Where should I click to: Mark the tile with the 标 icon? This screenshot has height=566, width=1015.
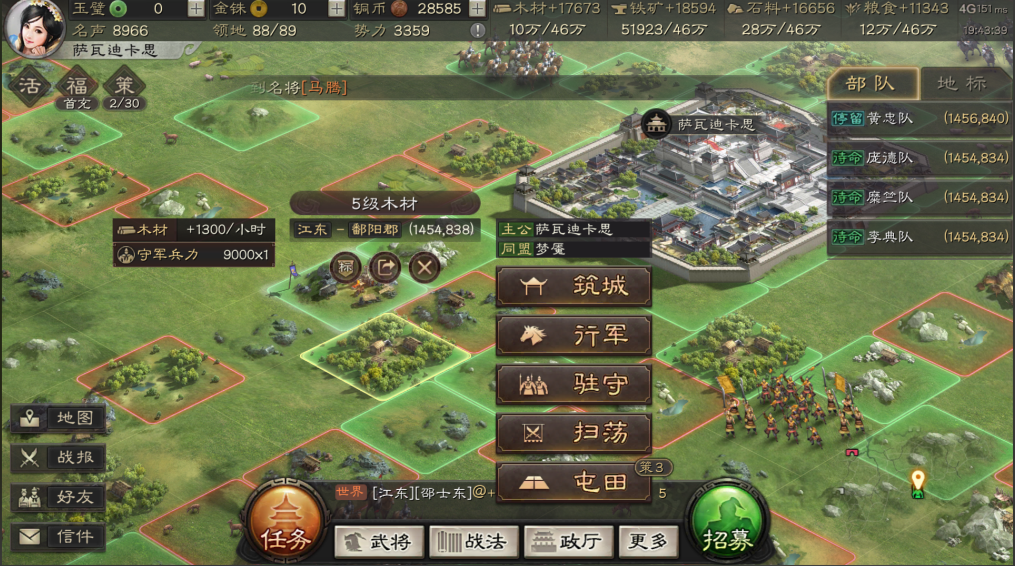tap(346, 267)
